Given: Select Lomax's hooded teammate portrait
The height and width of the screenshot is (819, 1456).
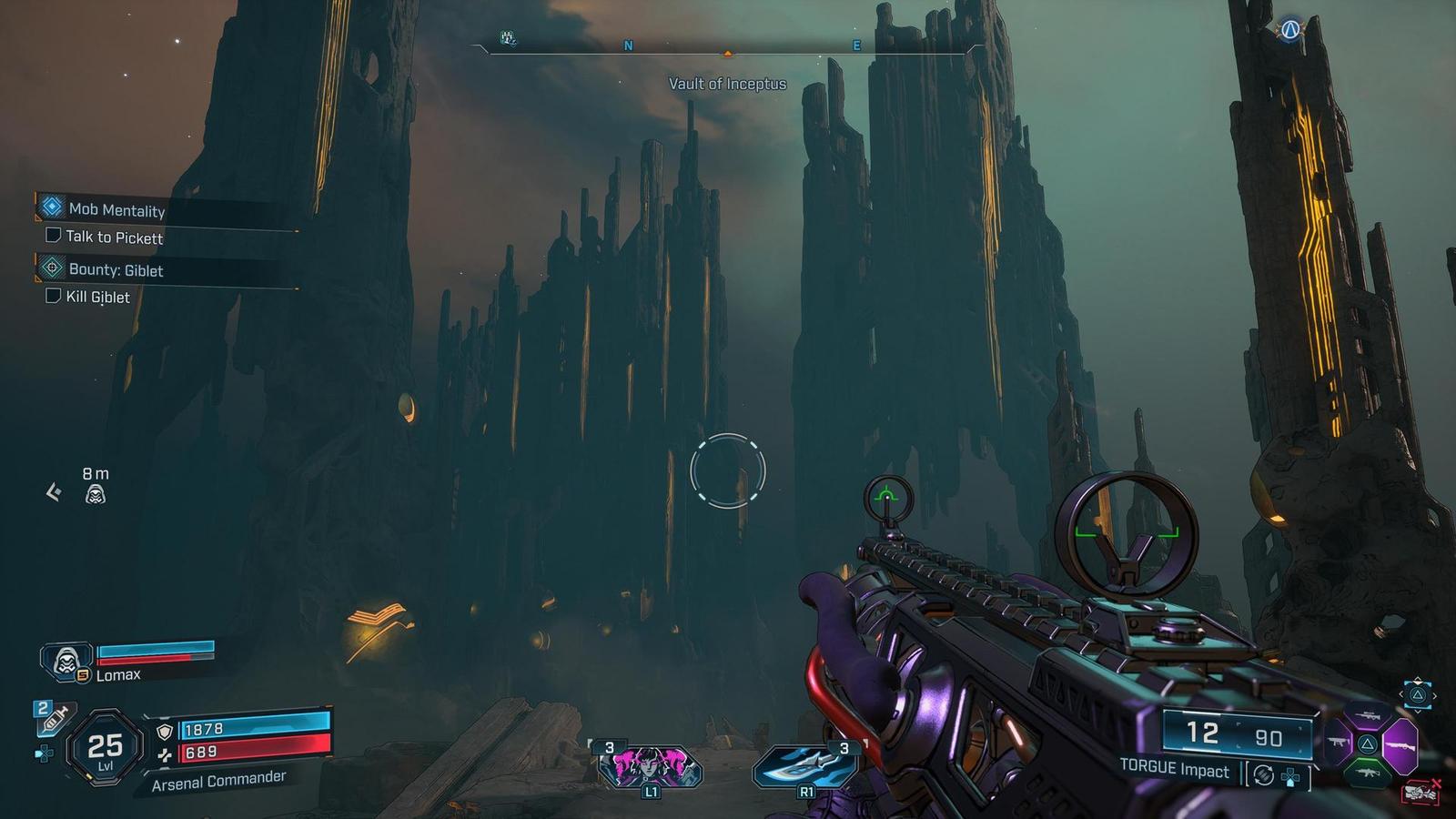Looking at the screenshot, I should (66, 660).
